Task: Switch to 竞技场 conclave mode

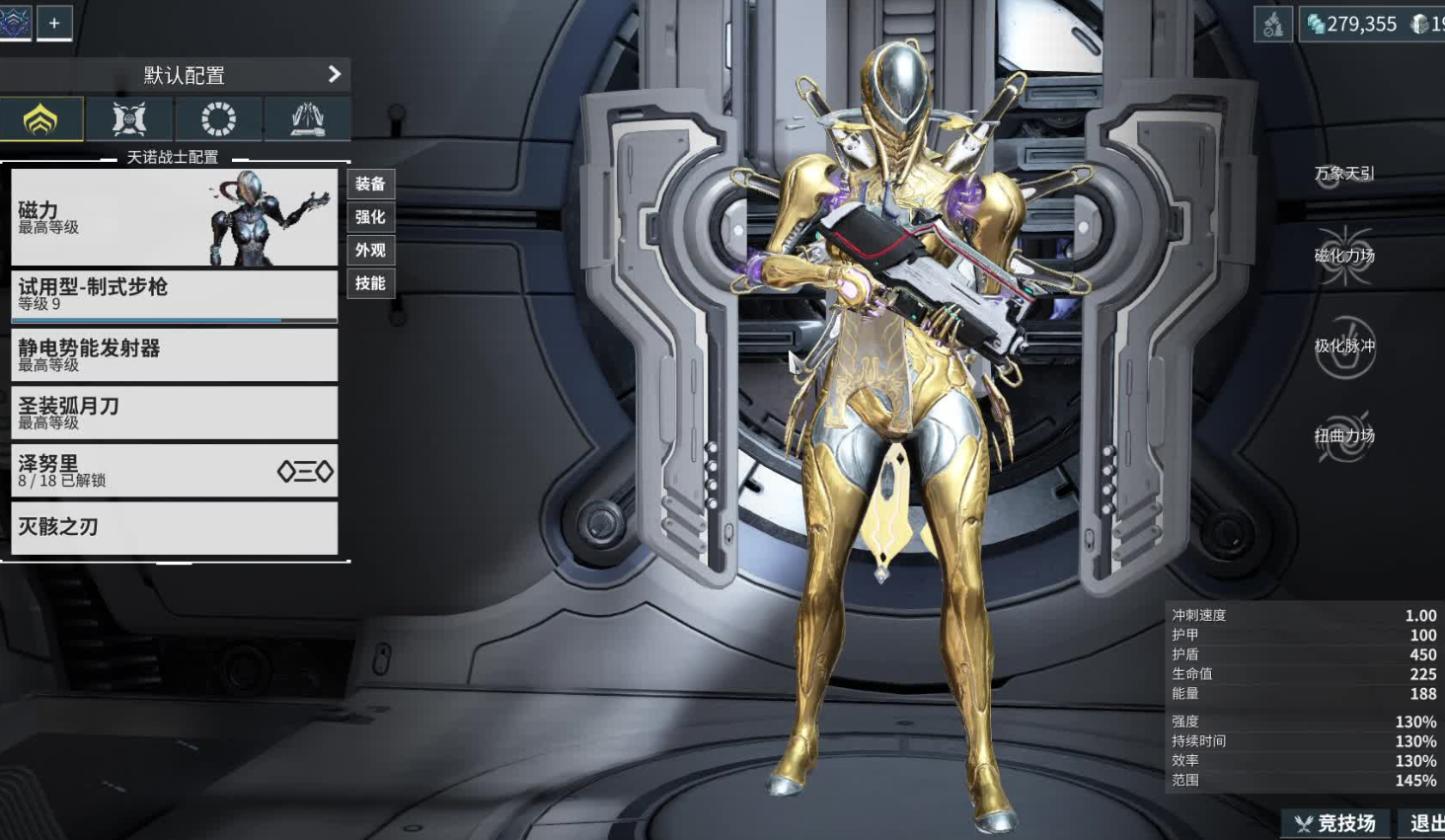Action: click(x=1335, y=823)
